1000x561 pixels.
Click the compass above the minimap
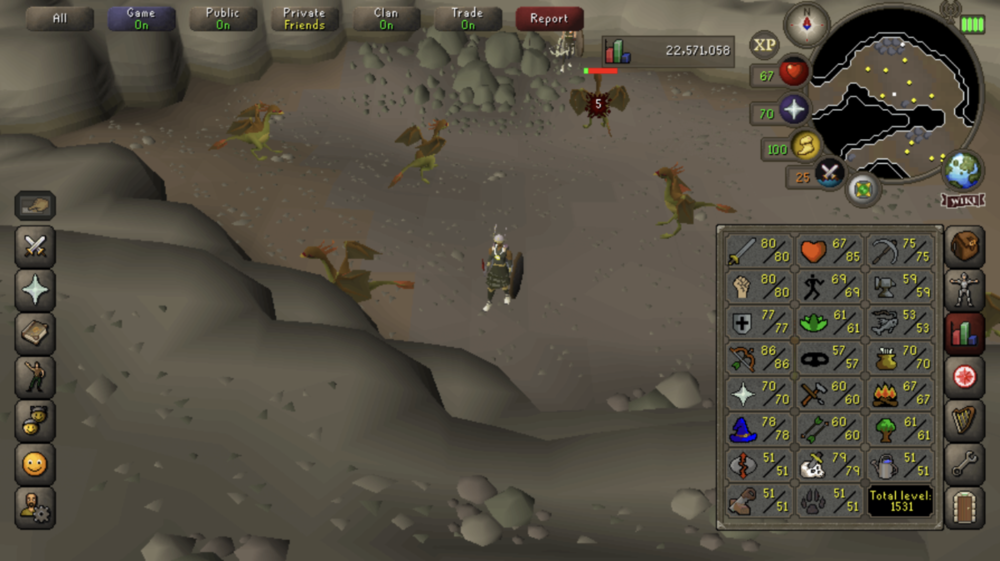click(807, 24)
